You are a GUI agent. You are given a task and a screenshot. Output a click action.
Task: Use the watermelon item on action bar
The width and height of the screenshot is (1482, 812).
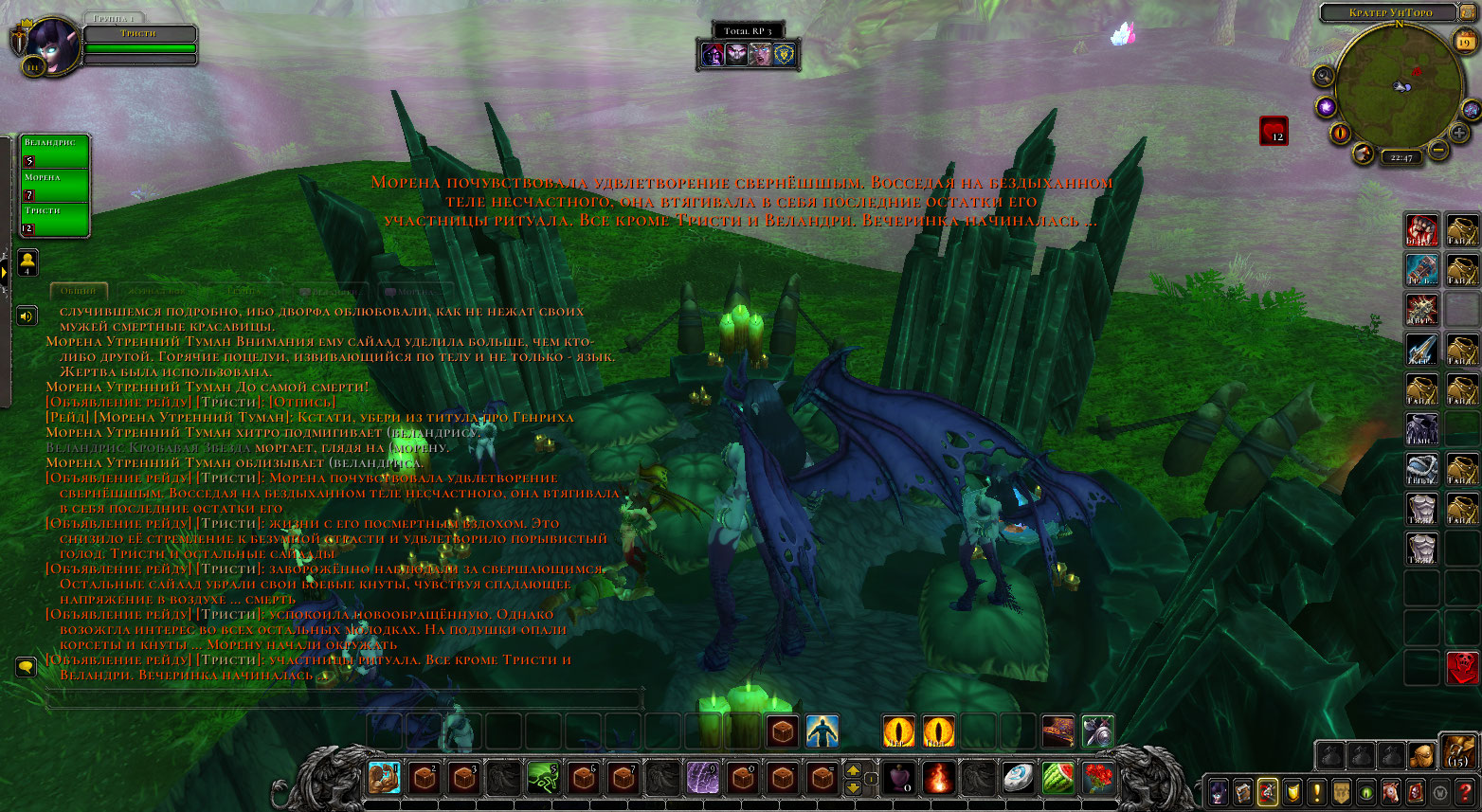click(1058, 779)
